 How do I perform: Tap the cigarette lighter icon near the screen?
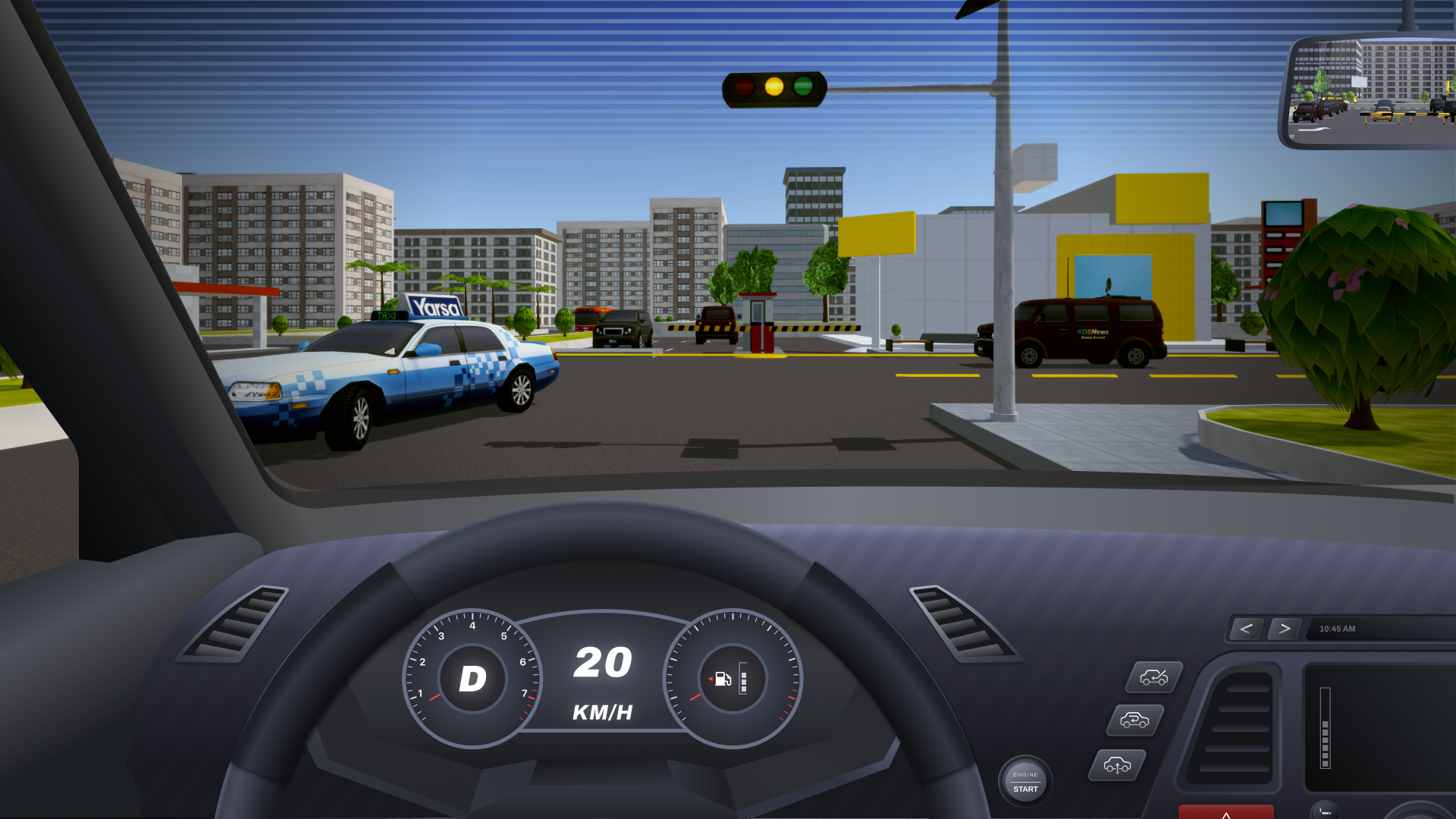1324,811
